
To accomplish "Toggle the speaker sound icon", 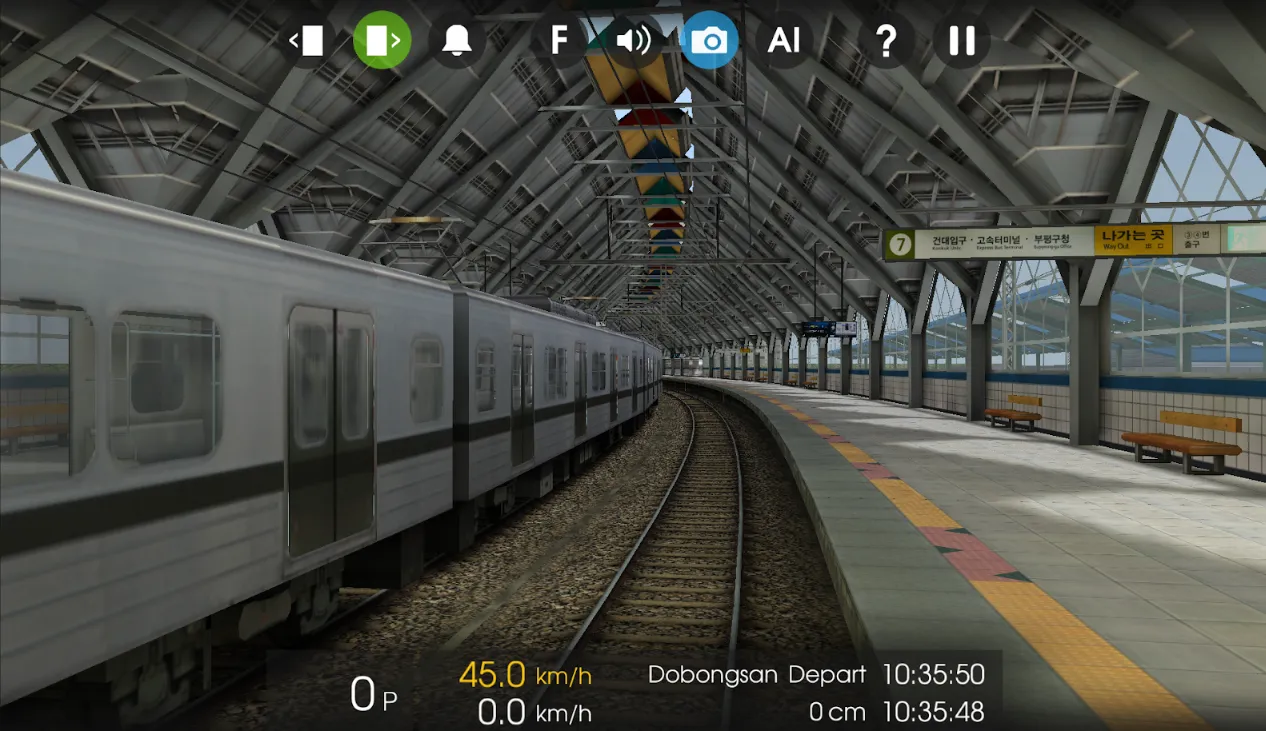I will coord(633,40).
